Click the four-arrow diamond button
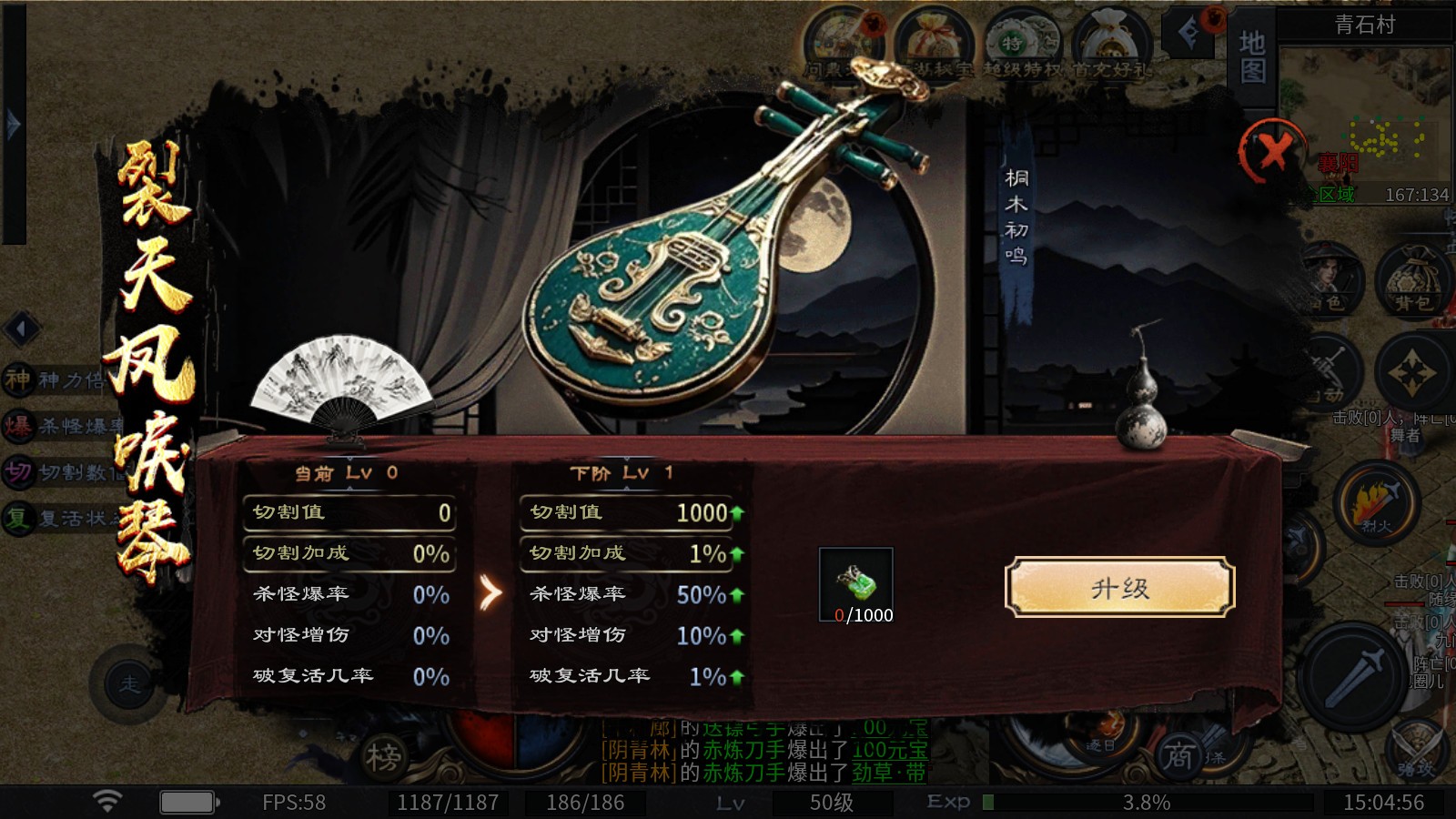1456x819 pixels. pos(1411,374)
